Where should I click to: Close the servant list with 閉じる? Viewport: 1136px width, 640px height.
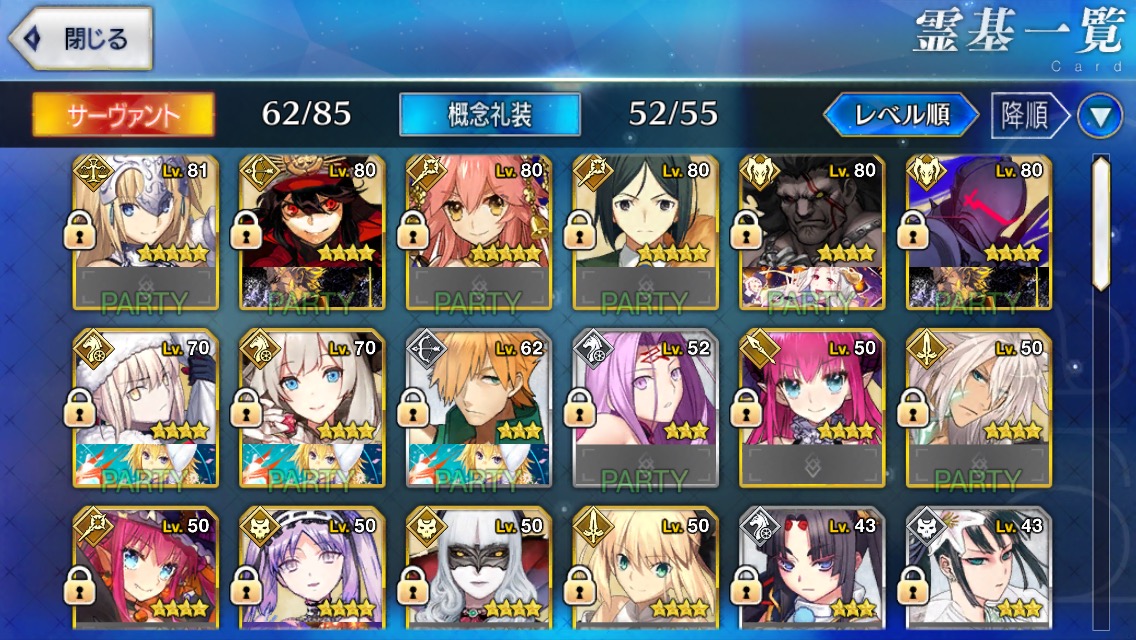pyautogui.click(x=80, y=39)
